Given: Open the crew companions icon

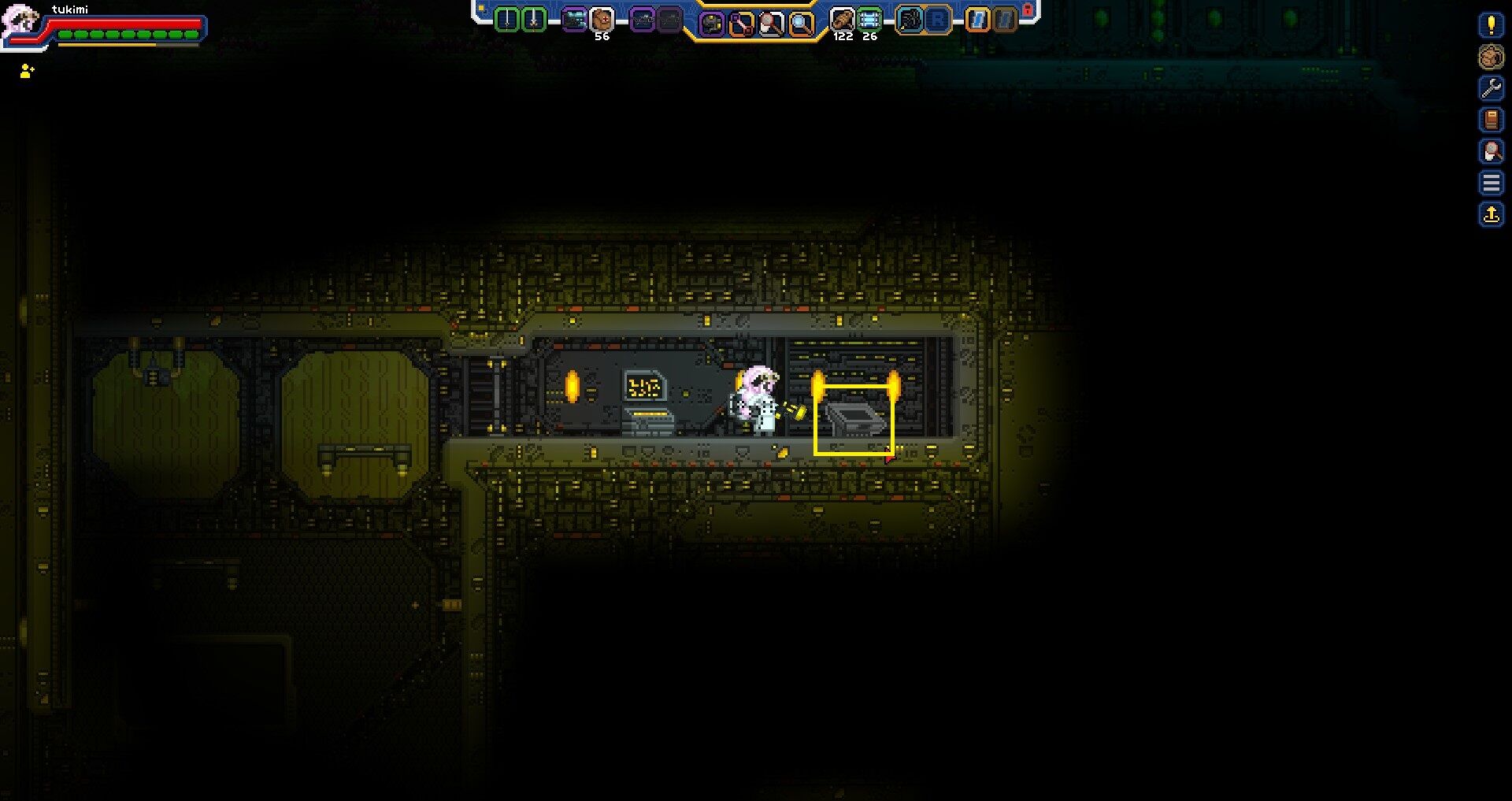Looking at the screenshot, I should click(x=1492, y=57).
